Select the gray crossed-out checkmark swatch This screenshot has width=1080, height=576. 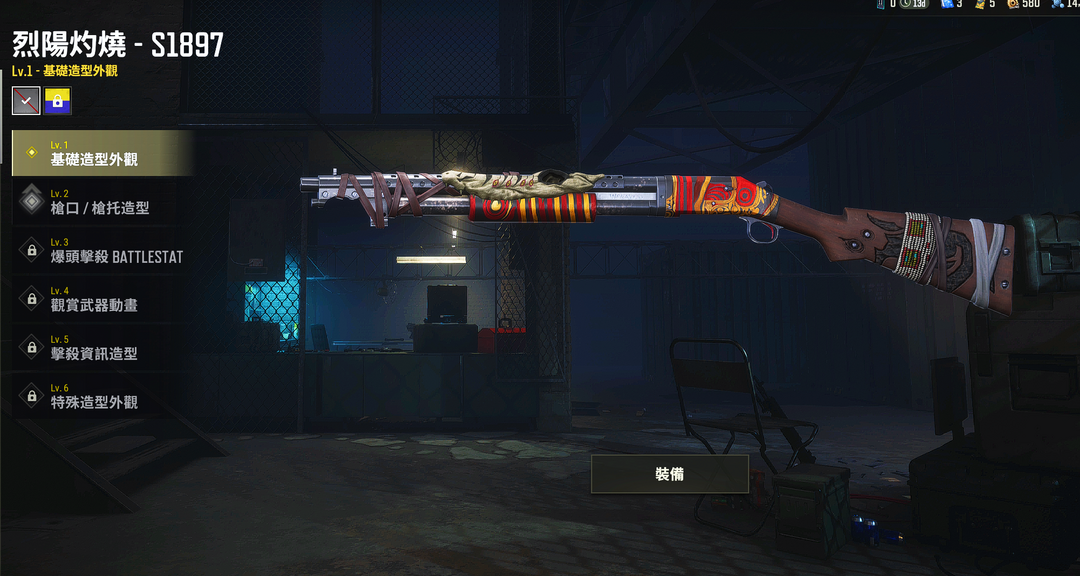(26, 100)
